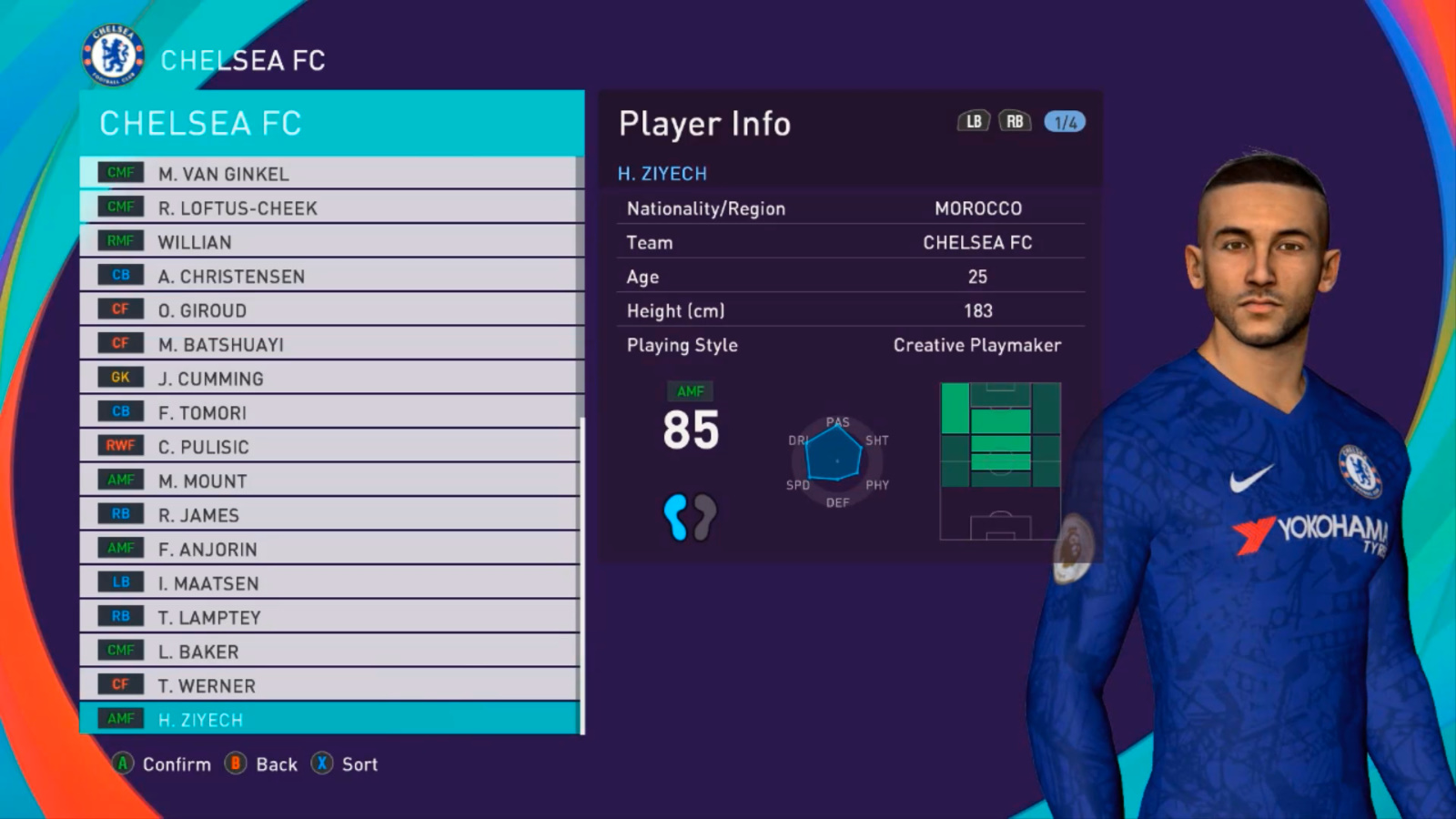Viewport: 1456px width, 819px height.
Task: Switch to the Player Info panel header
Action: coord(703,123)
